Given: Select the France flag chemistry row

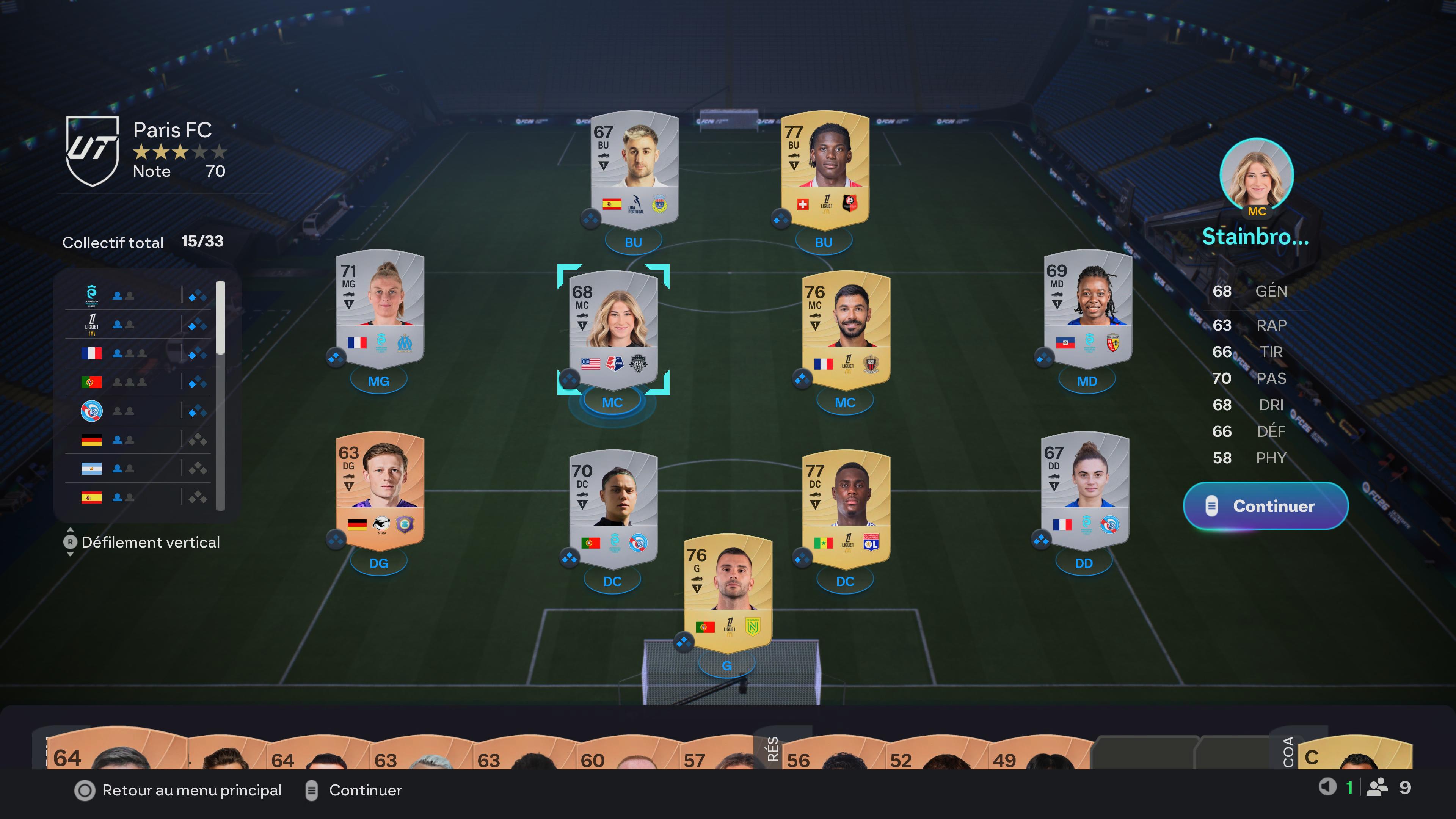Looking at the screenshot, I should tap(138, 353).
